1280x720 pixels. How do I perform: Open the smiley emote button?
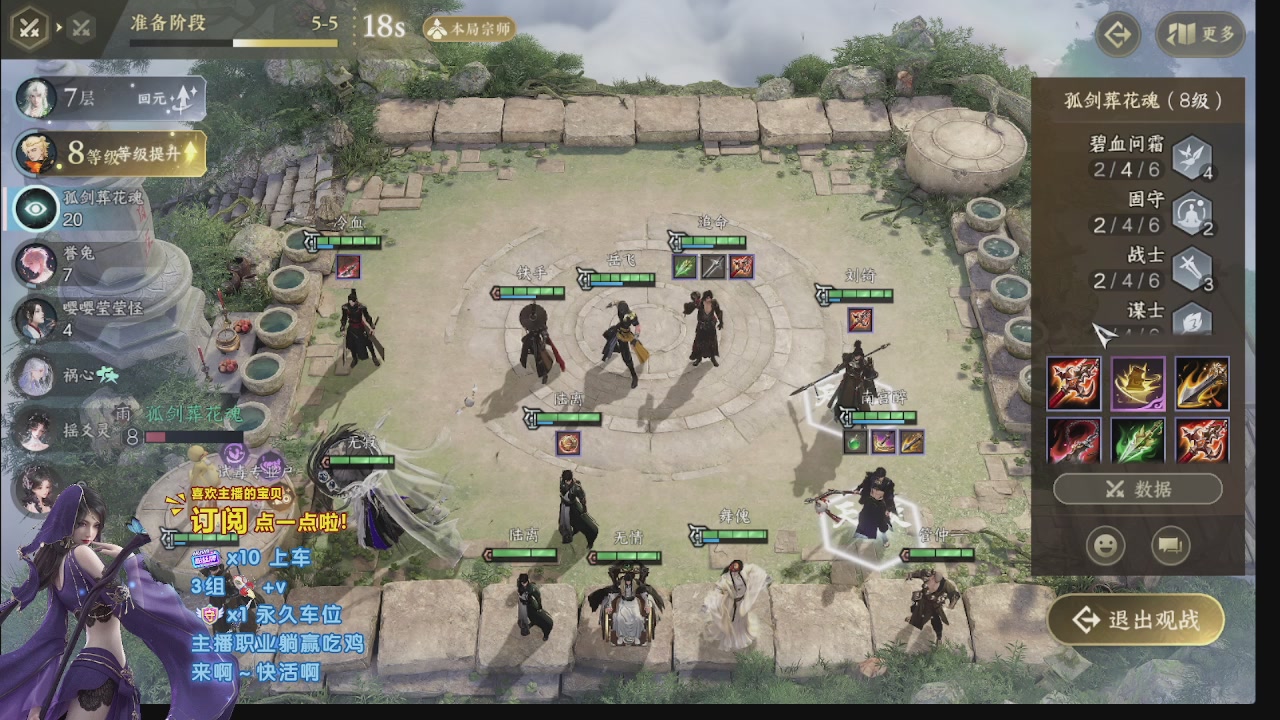point(1105,546)
